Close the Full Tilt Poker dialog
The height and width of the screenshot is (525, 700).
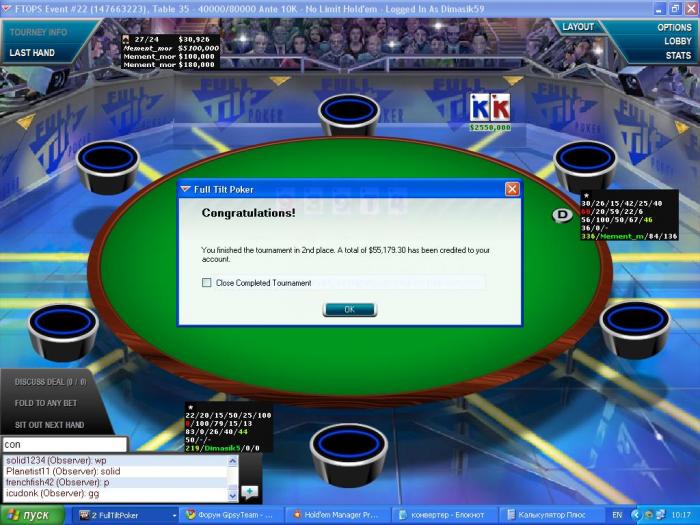pyautogui.click(x=512, y=188)
